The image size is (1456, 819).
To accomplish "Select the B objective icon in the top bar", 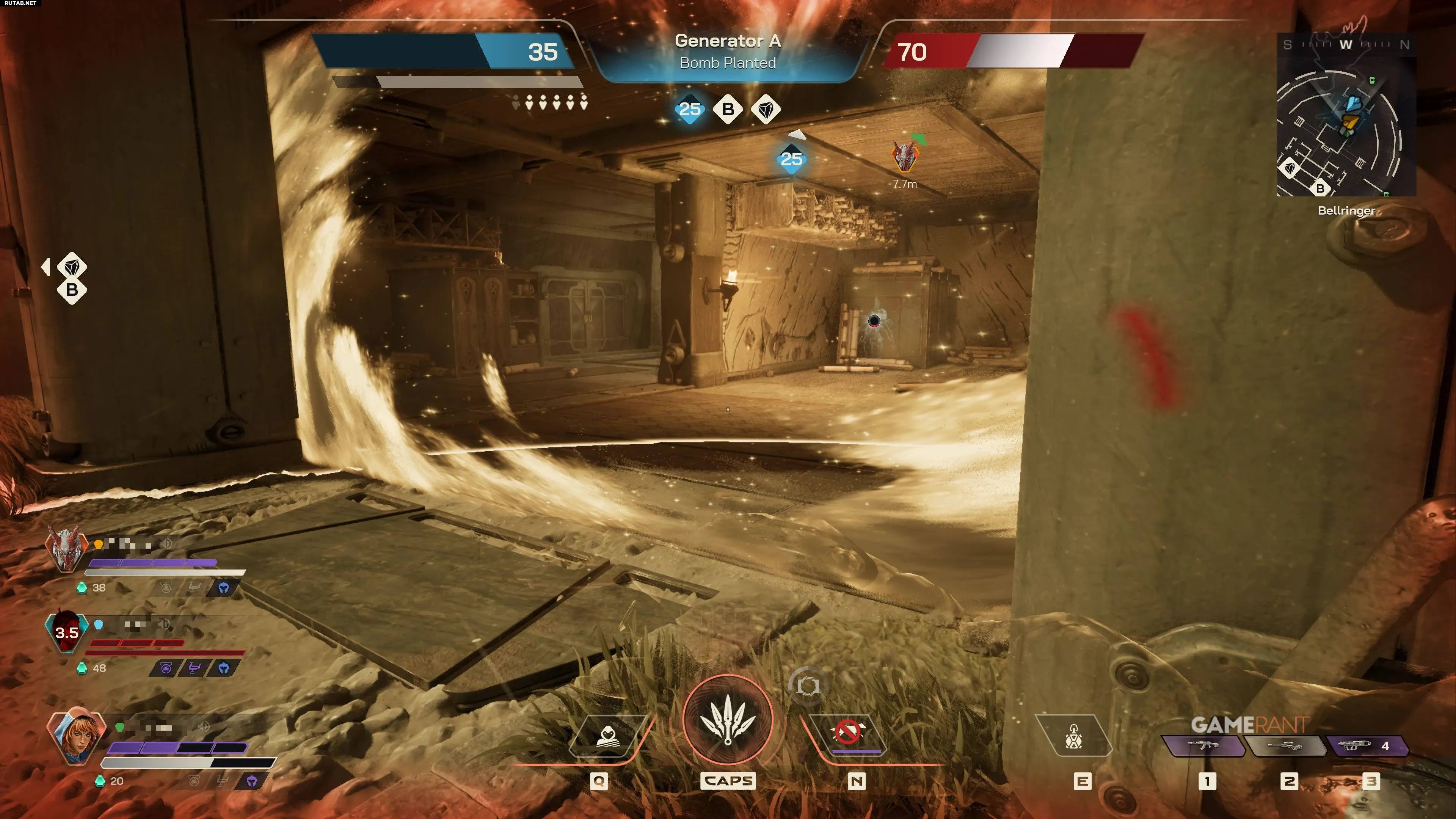I will click(x=728, y=109).
